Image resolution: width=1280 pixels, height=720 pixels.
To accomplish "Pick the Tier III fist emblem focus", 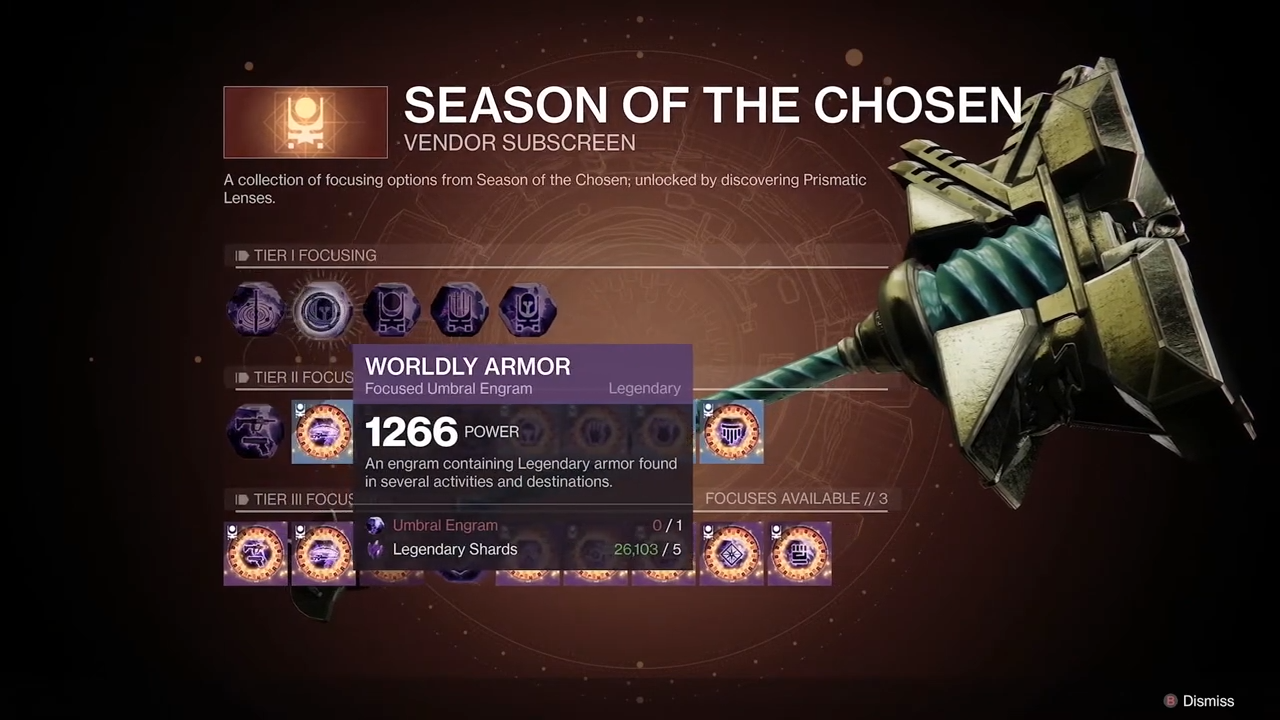I will [799, 552].
